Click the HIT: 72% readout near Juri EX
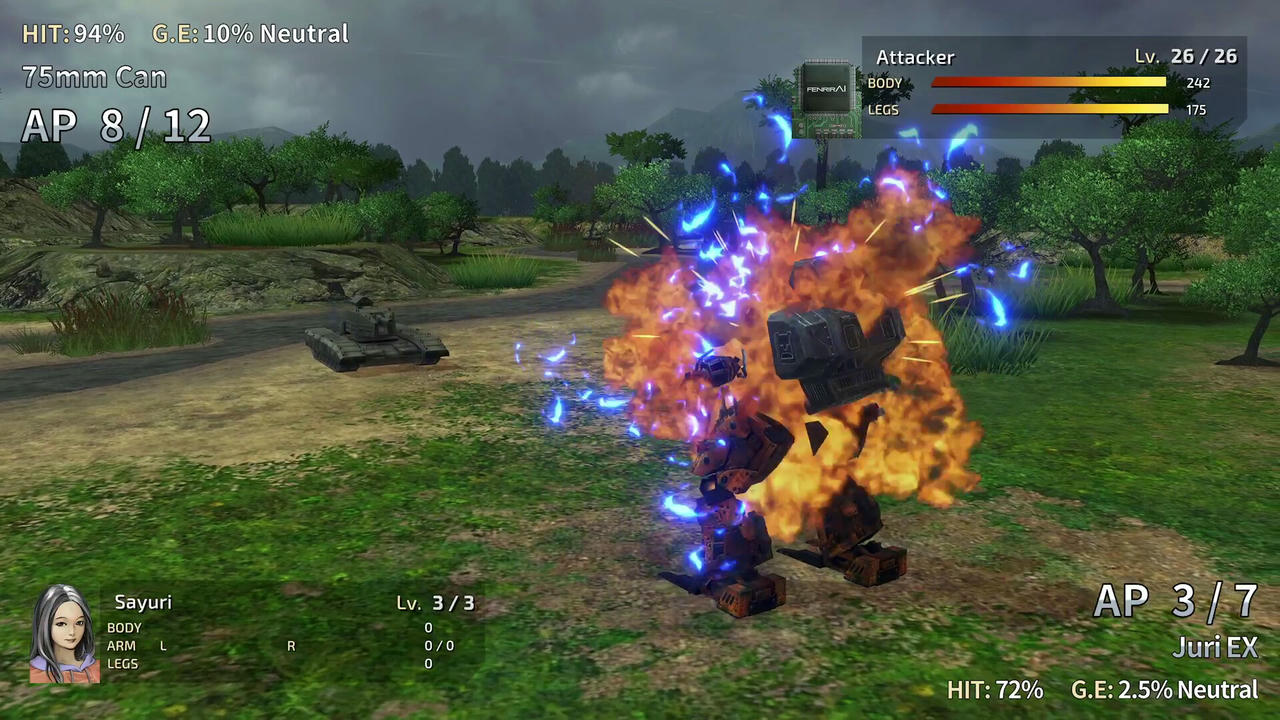1280x720 pixels. [x=994, y=690]
